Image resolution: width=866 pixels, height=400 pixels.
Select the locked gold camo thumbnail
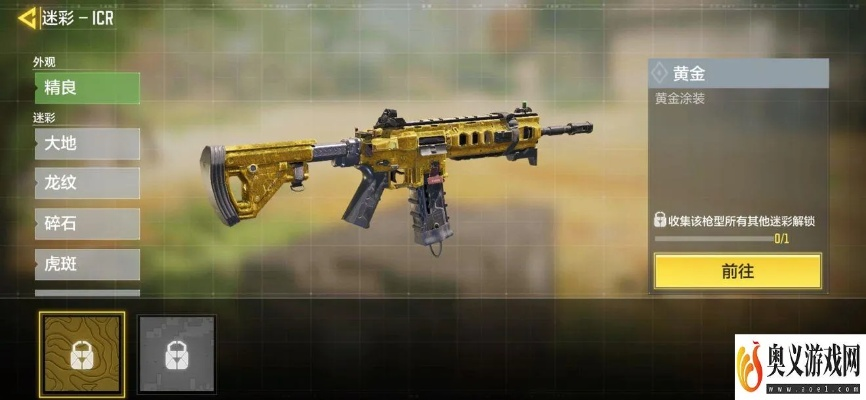click(x=82, y=352)
